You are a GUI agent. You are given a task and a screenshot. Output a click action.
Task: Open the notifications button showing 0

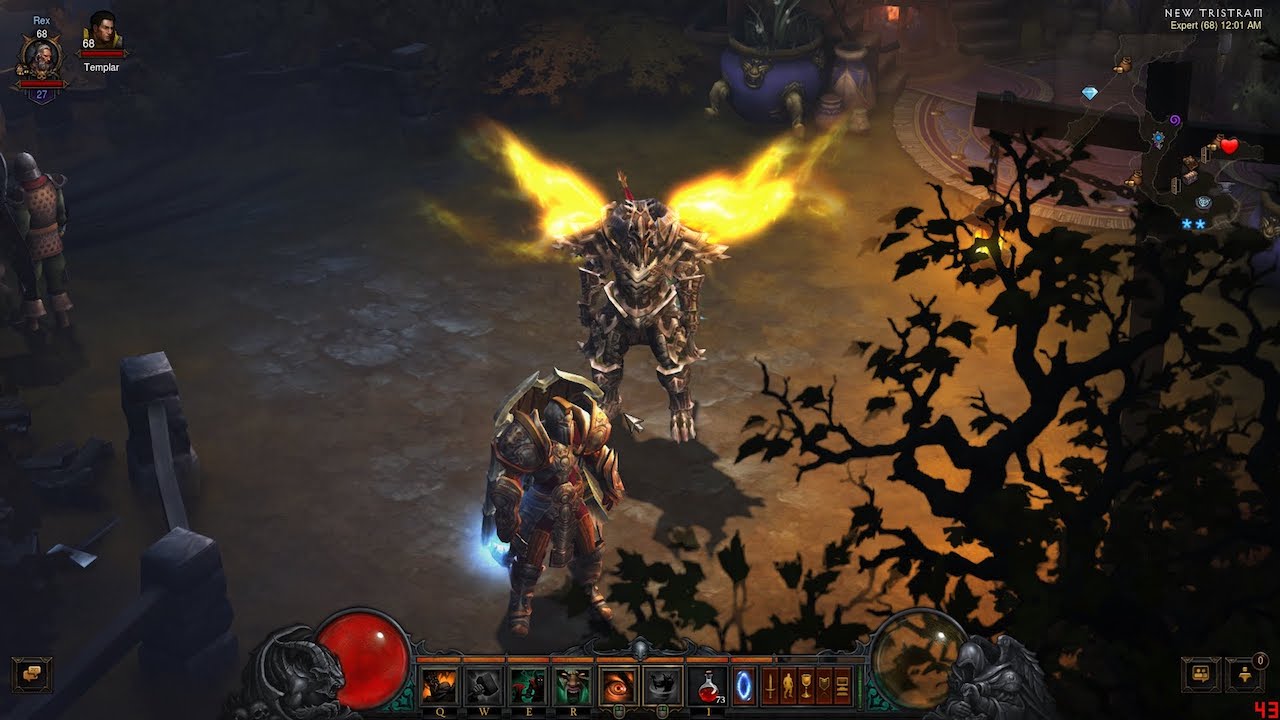[1245, 675]
